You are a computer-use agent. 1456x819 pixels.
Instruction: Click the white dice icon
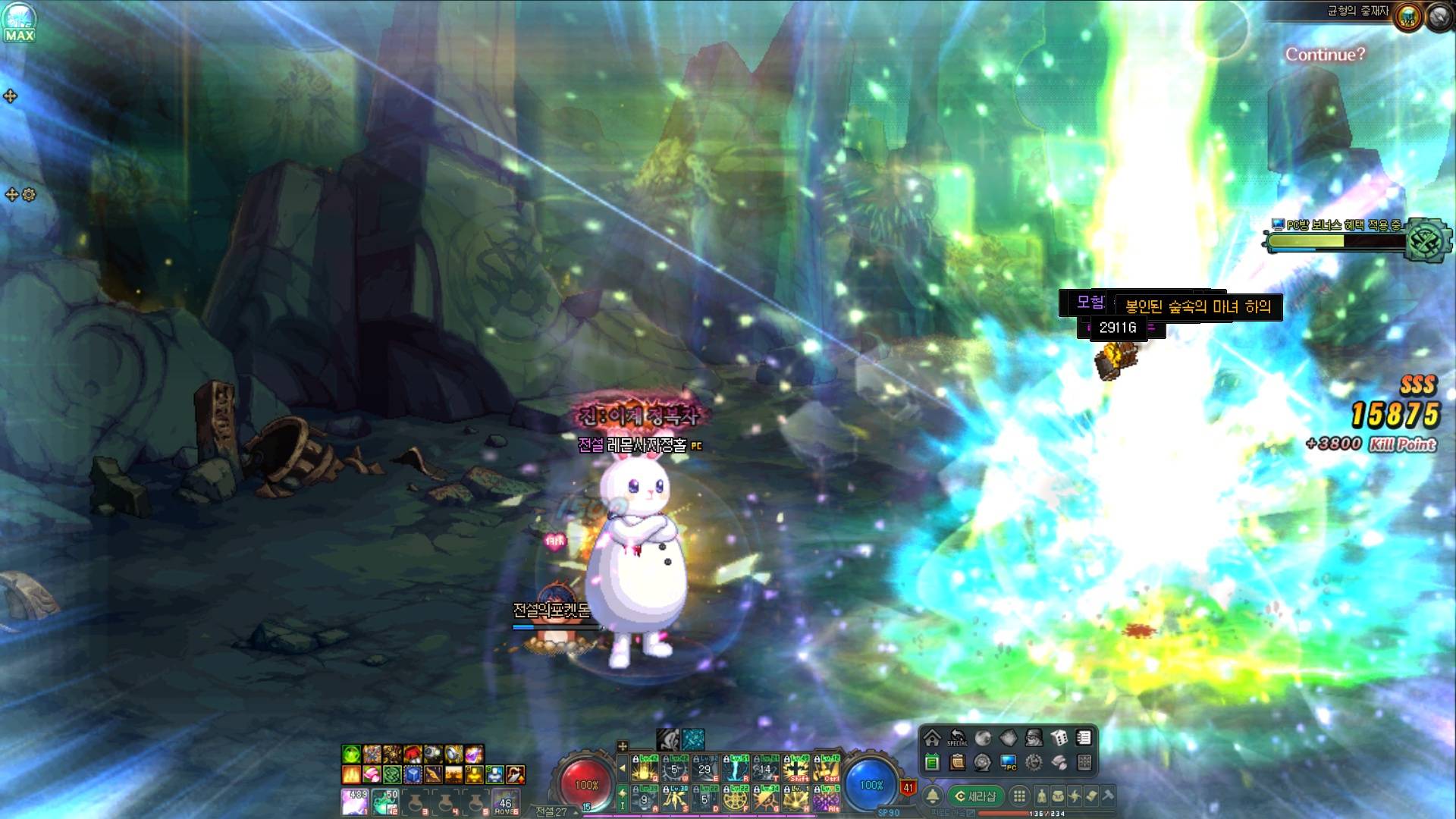pos(1059,738)
